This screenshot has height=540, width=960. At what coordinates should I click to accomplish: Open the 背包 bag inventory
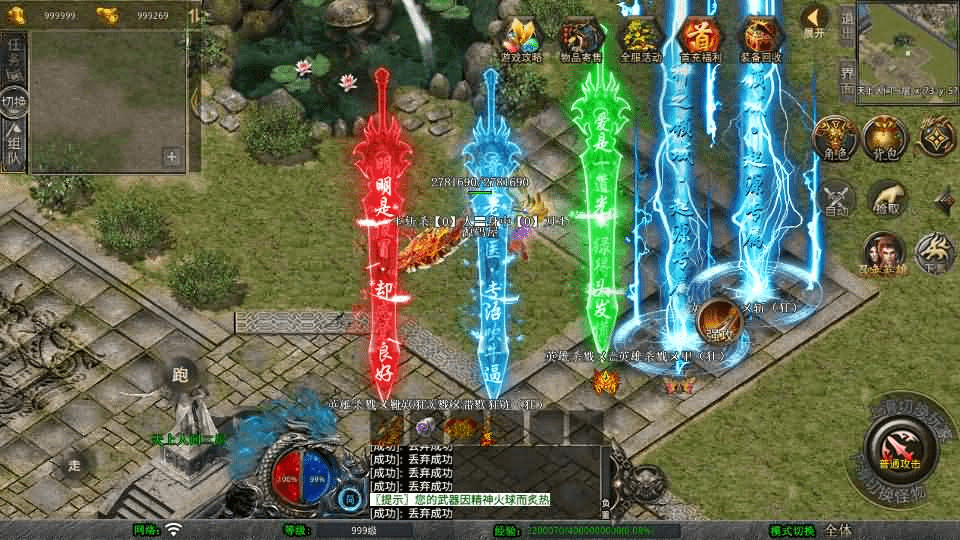[885, 139]
